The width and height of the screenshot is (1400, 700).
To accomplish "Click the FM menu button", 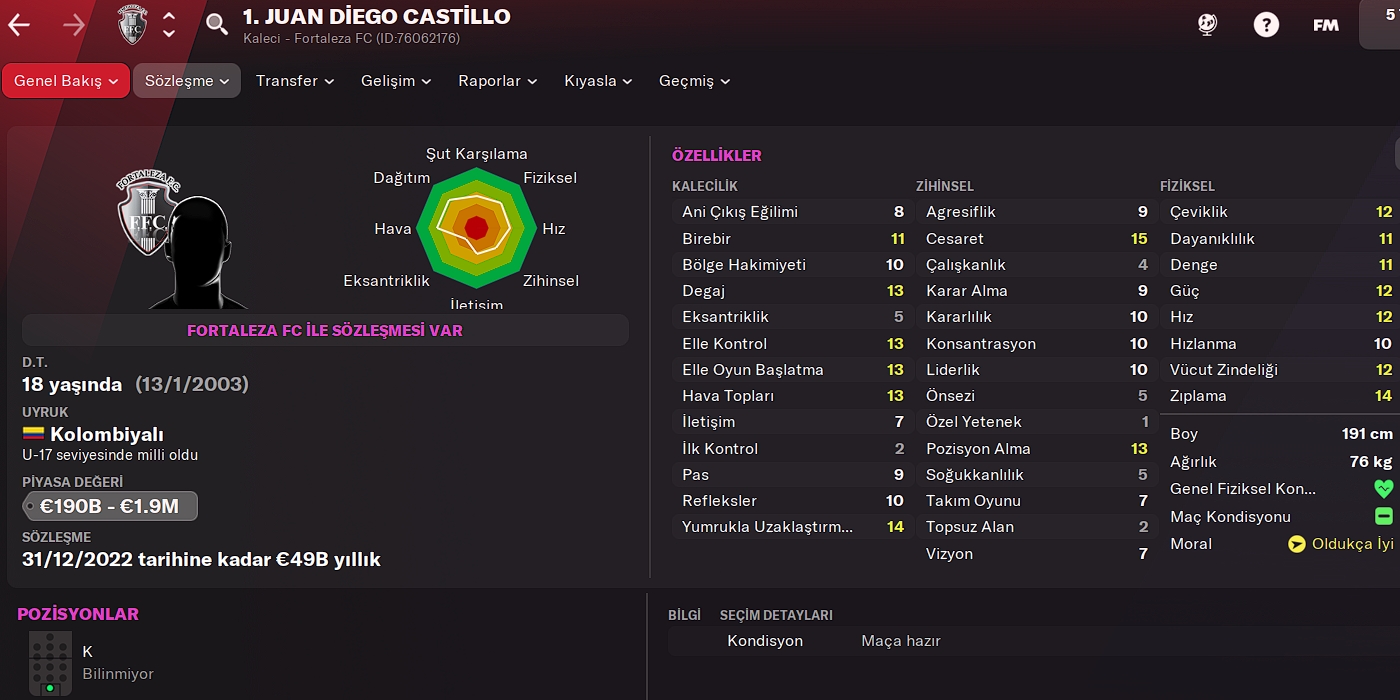I will click(1326, 25).
